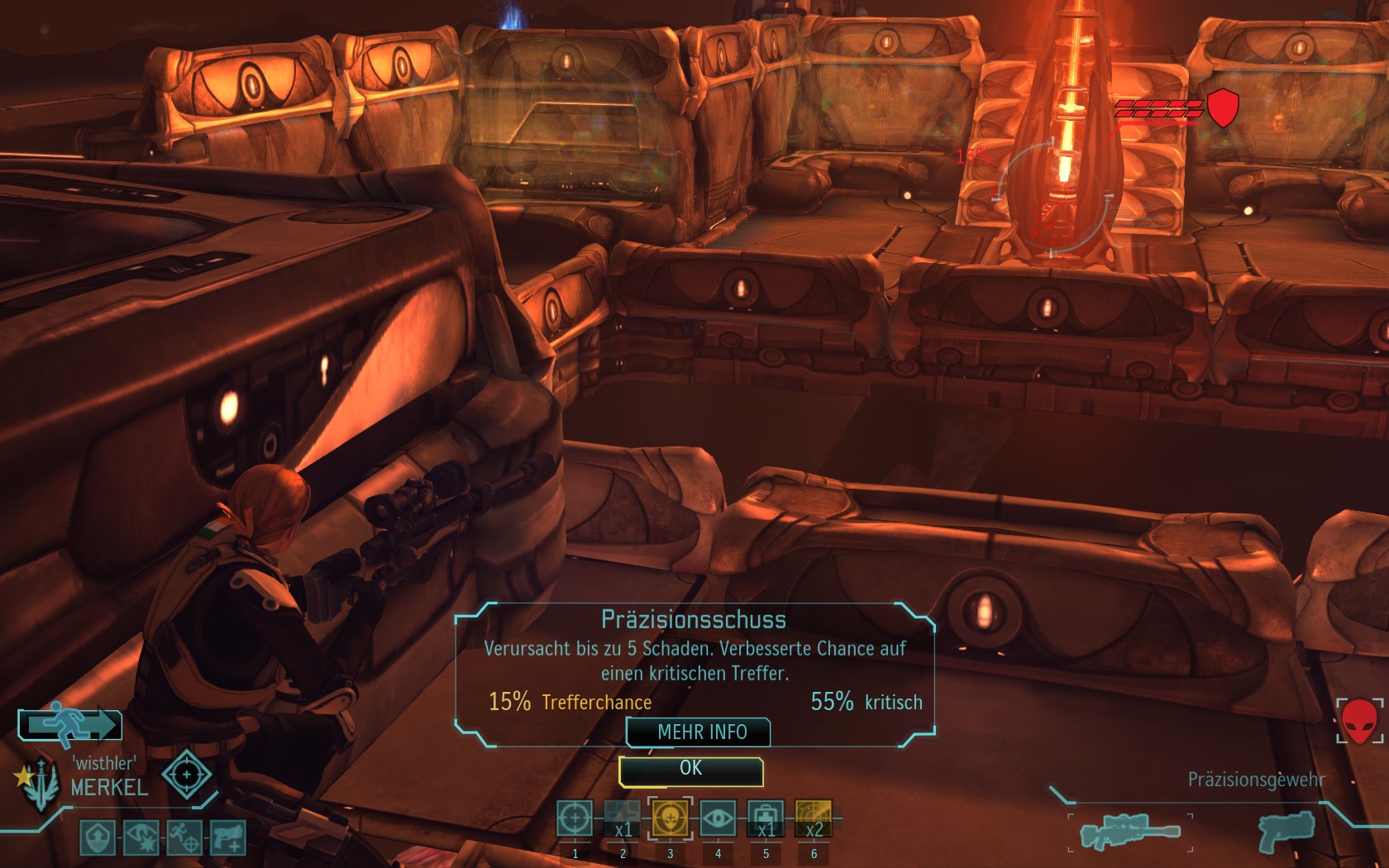Select the dimmed ability in slot 2

623,818
